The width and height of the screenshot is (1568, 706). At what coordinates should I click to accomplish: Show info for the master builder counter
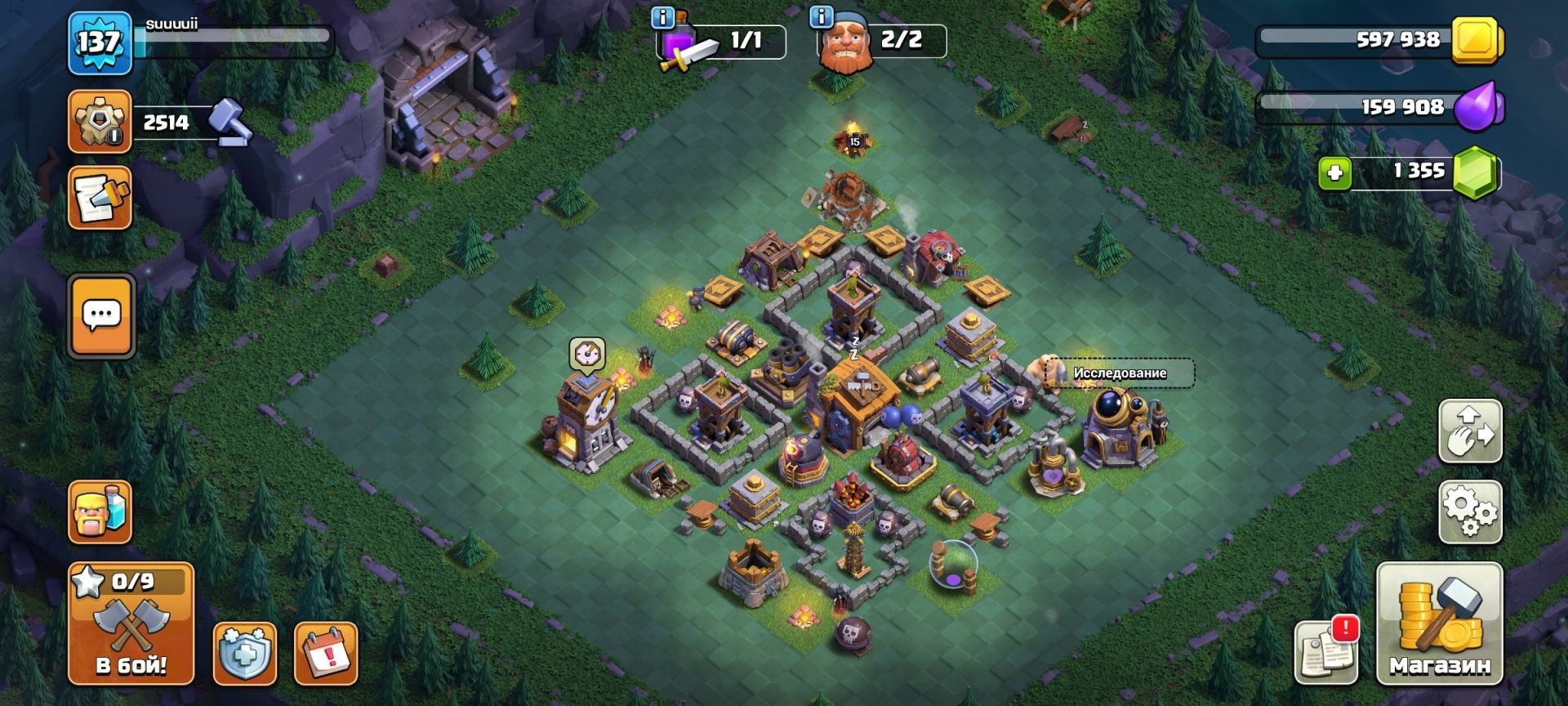(821, 17)
